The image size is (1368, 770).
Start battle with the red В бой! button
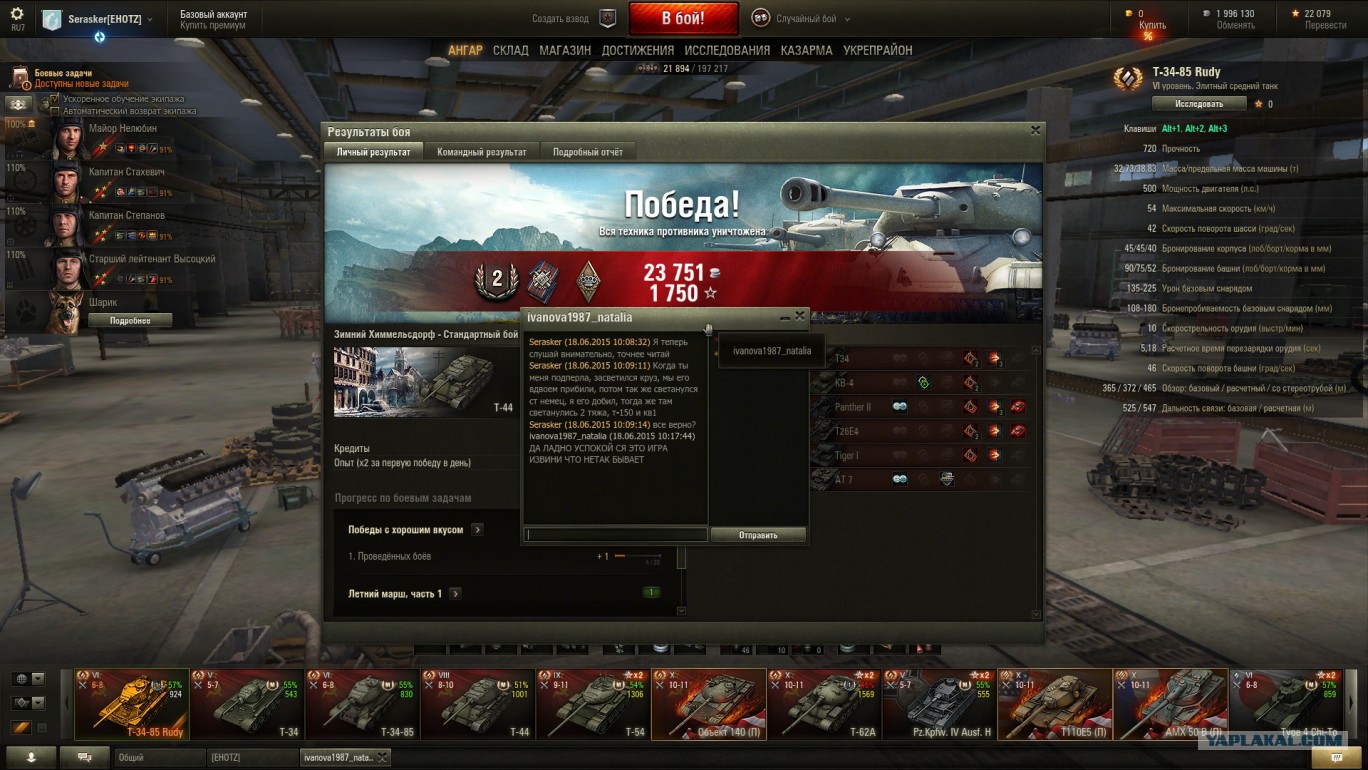click(683, 18)
